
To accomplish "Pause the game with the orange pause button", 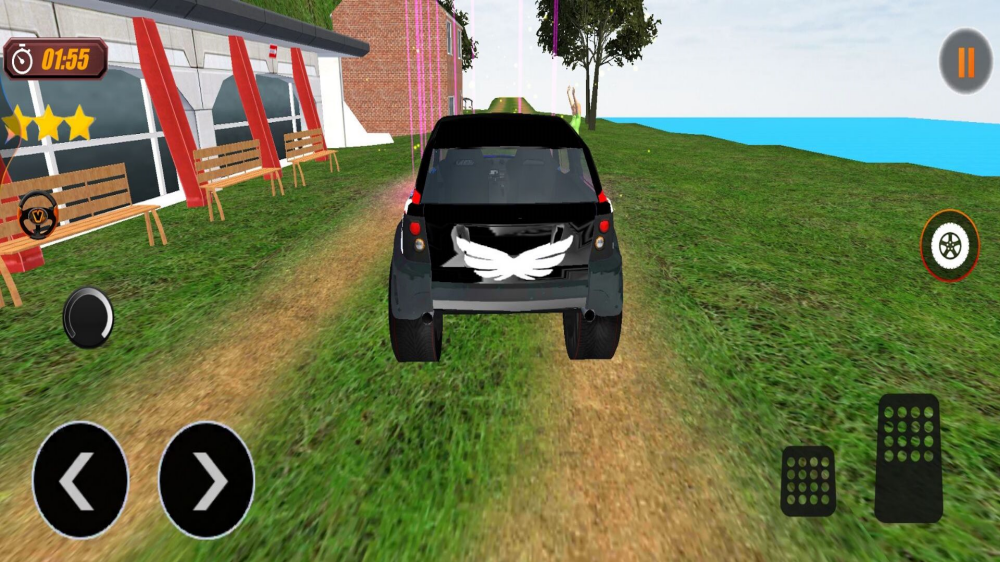I will [x=965, y=62].
